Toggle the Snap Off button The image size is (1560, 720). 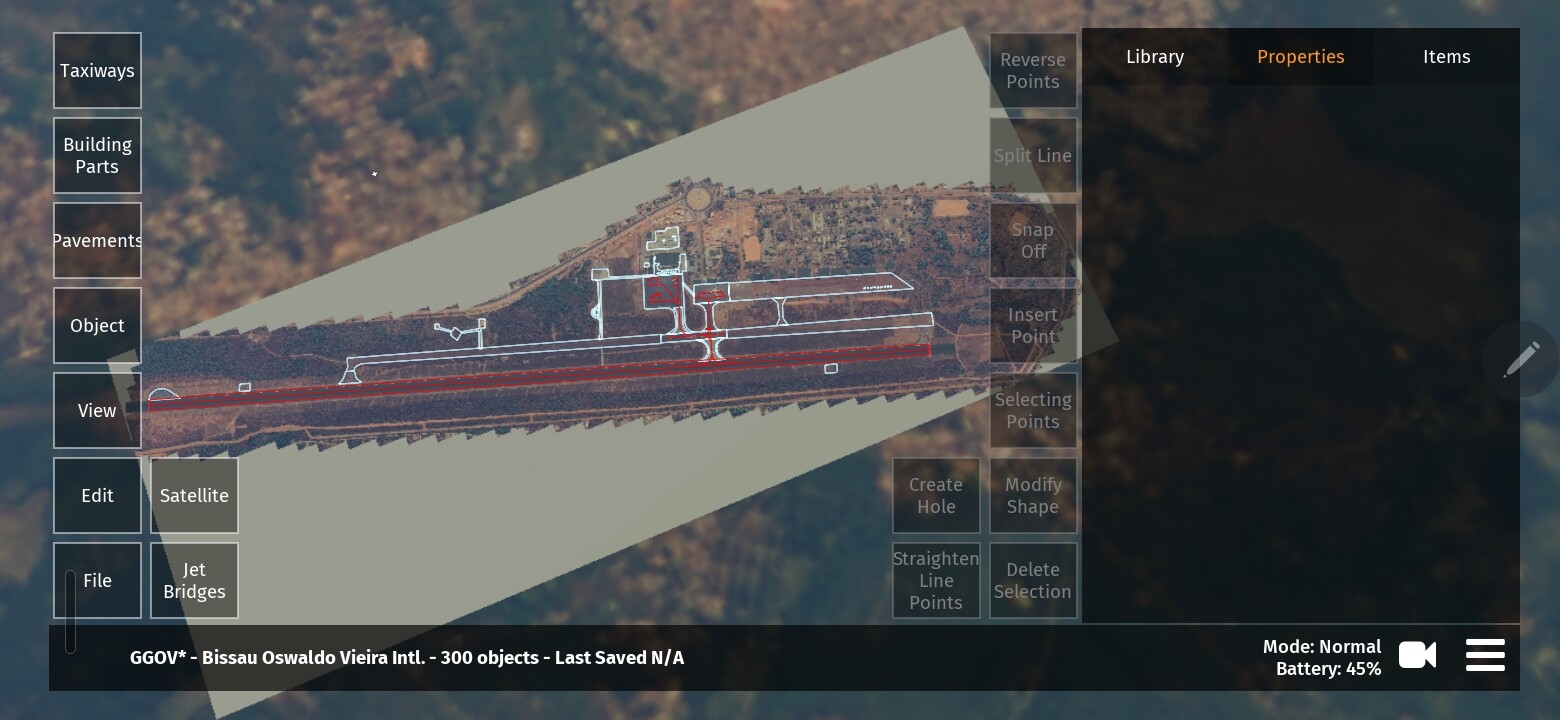coord(1033,241)
